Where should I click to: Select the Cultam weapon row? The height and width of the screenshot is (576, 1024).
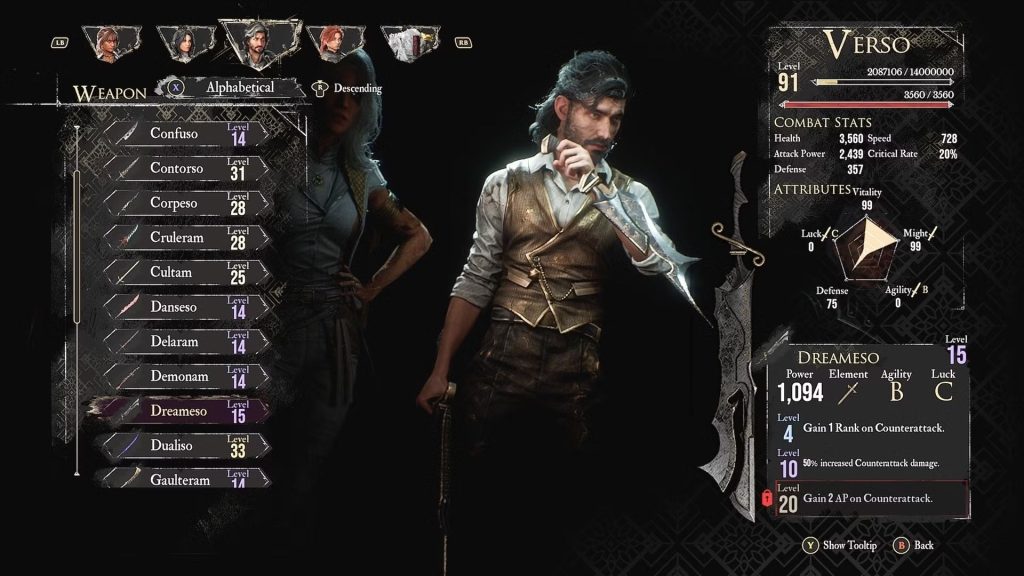pos(186,273)
